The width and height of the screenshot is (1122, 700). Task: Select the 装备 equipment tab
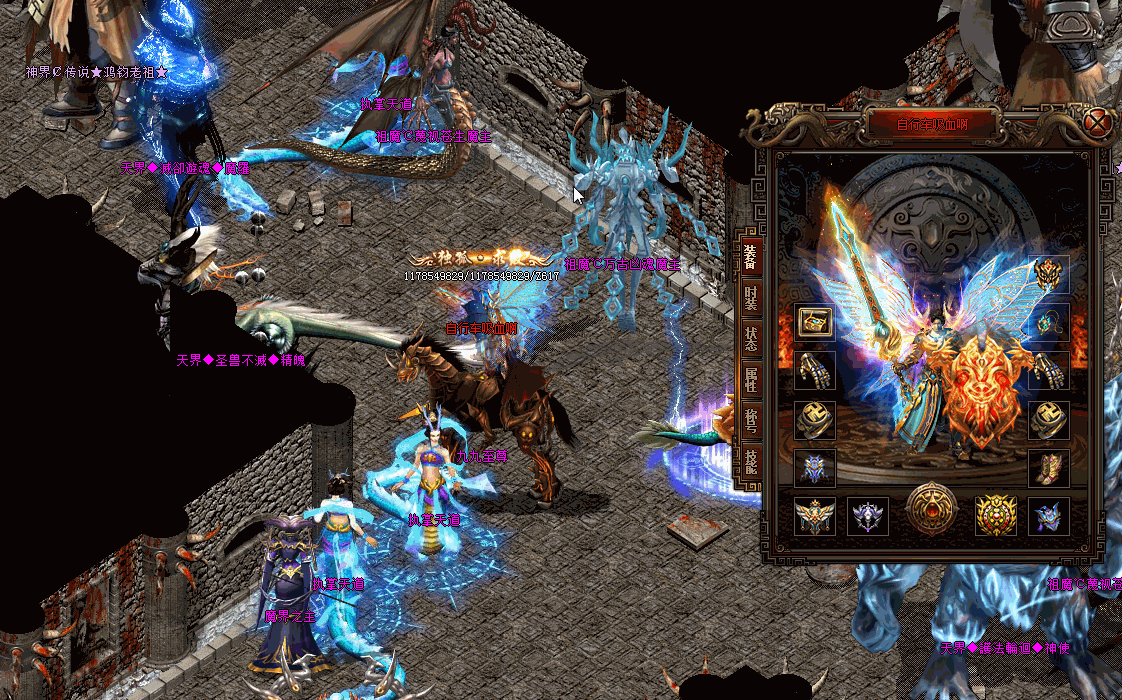point(750,256)
